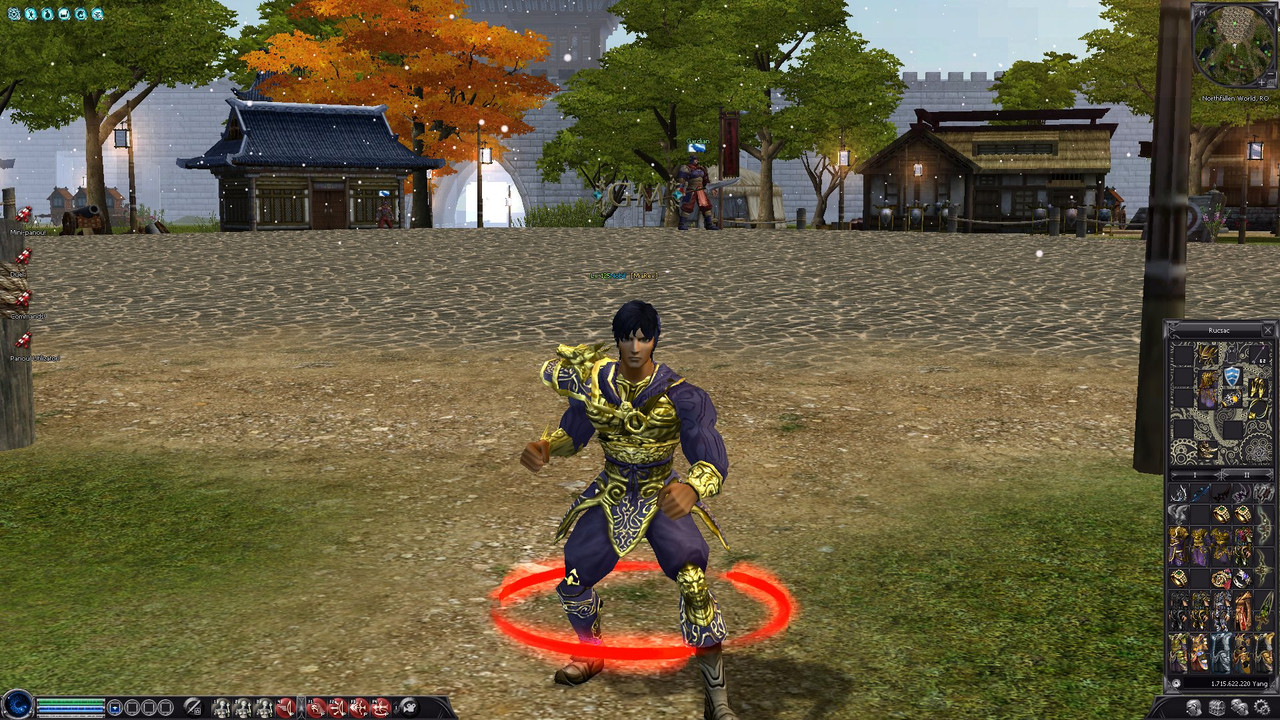Open the settings cog beneath the Rucsac inventory
This screenshot has height=720, width=1280.
1262,707
